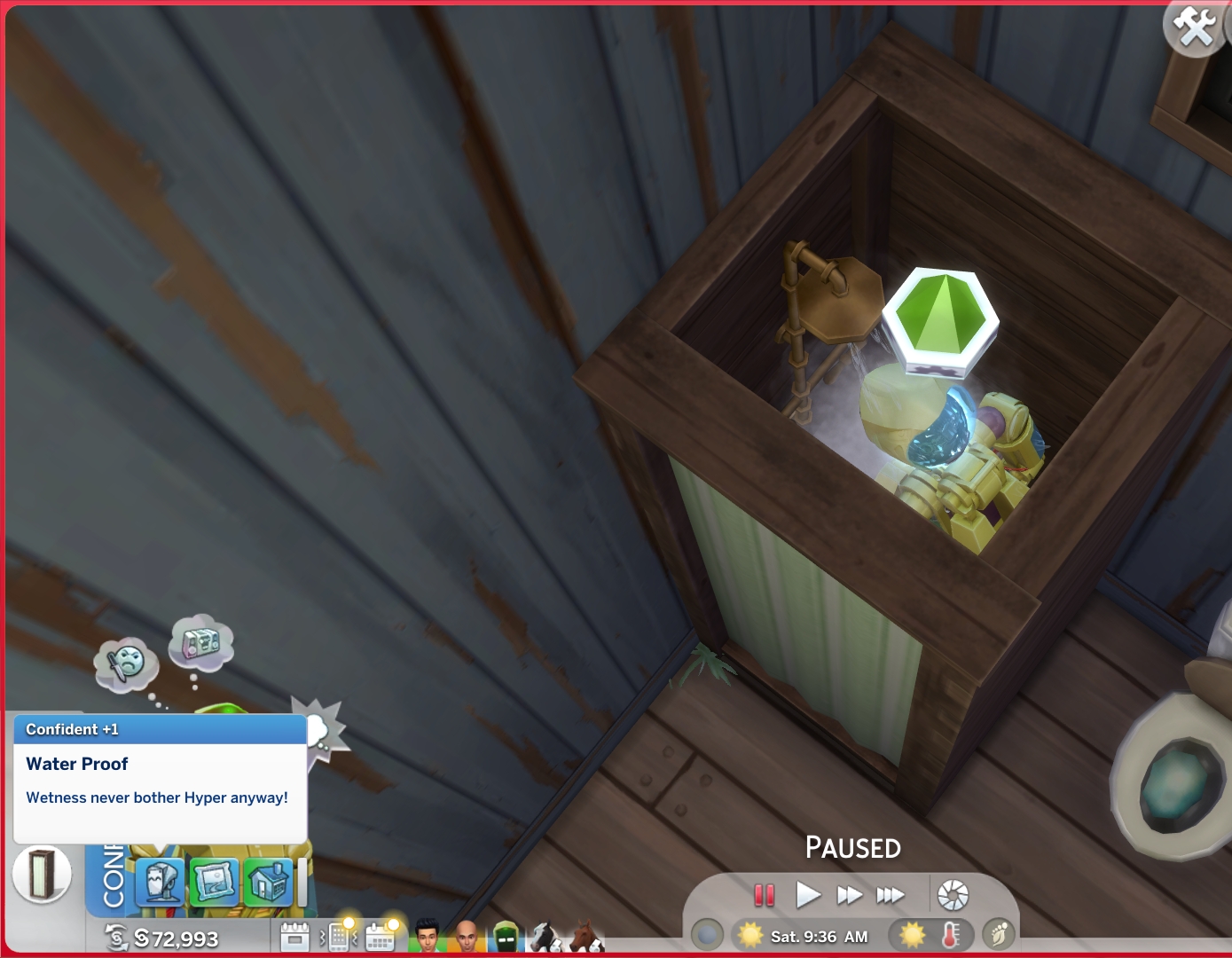Toggle pause with the pause button

764,895
